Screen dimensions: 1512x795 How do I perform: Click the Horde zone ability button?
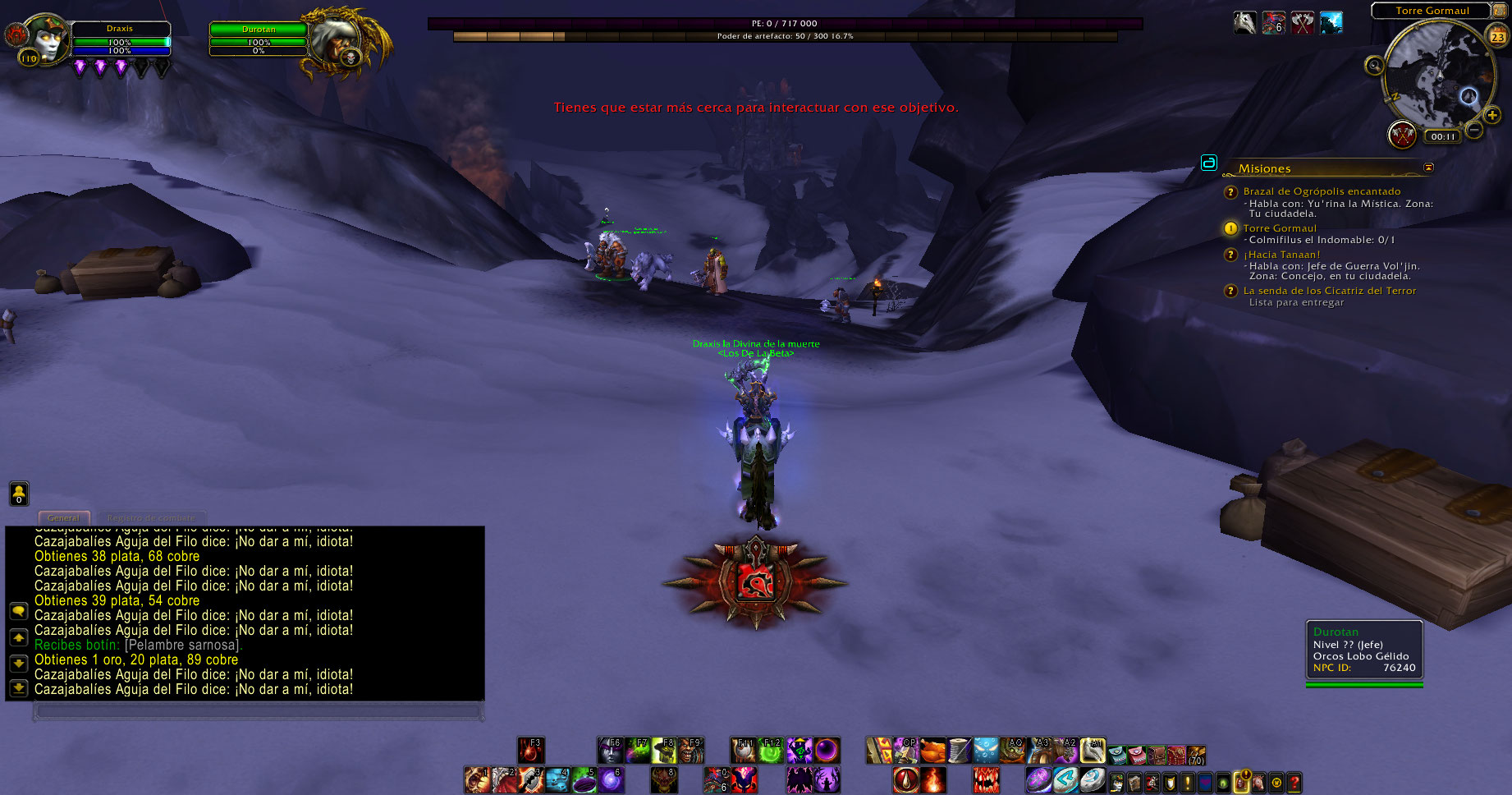(x=755, y=582)
